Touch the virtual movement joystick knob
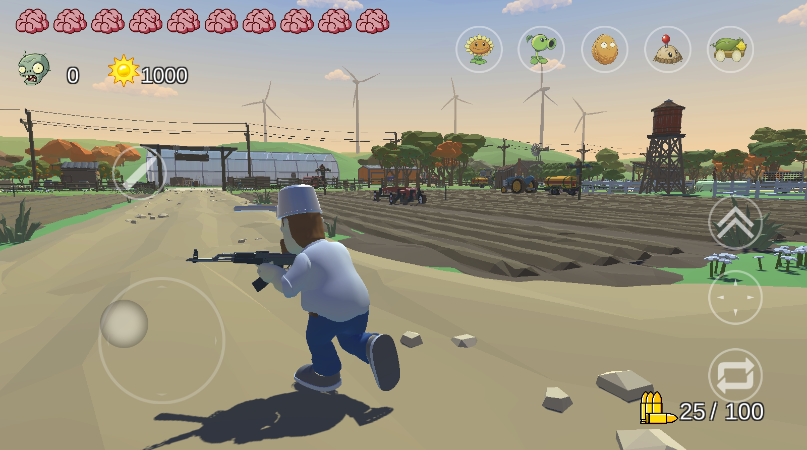 [125, 323]
